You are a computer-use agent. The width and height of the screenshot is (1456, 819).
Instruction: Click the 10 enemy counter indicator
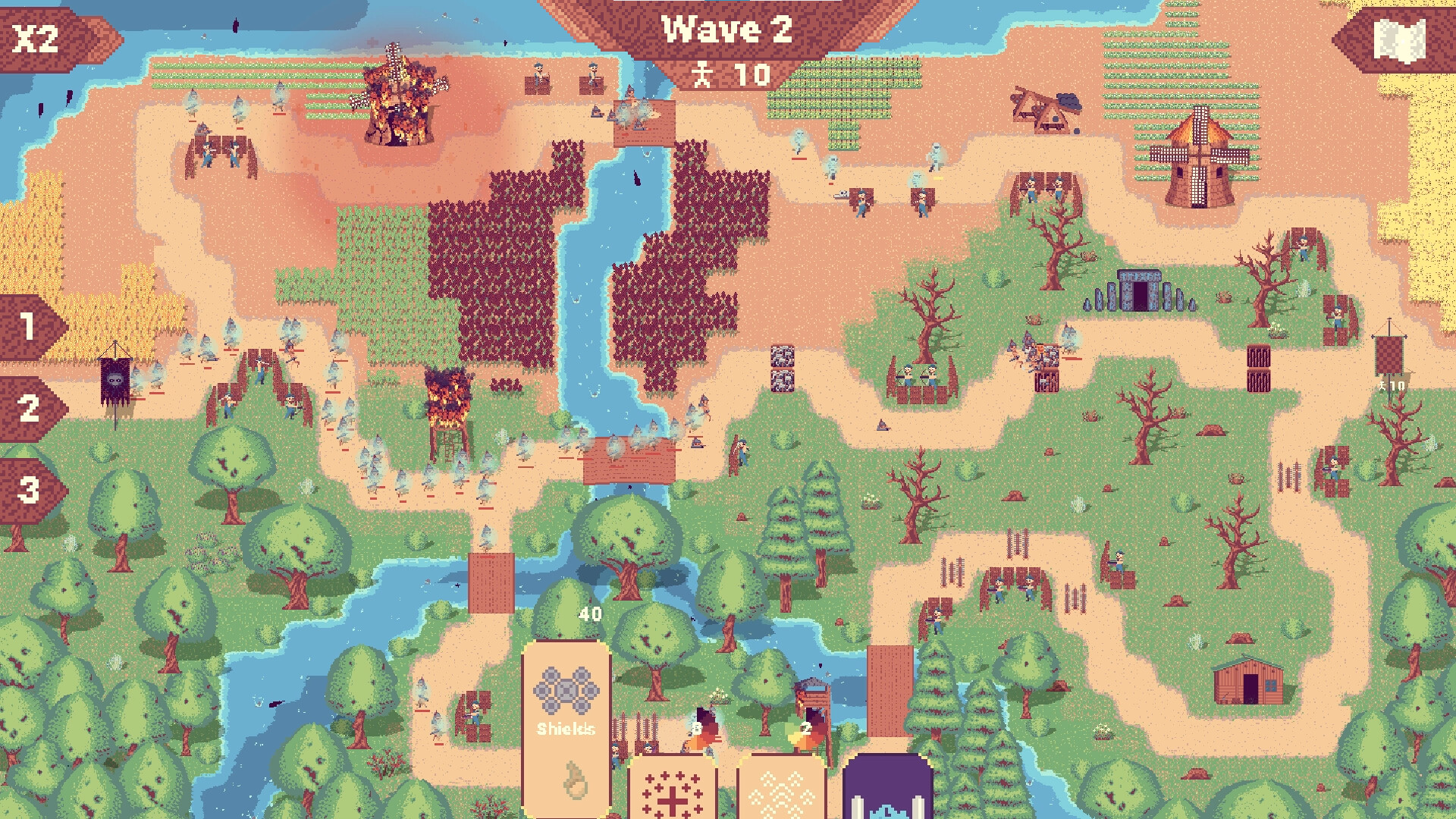(747, 75)
